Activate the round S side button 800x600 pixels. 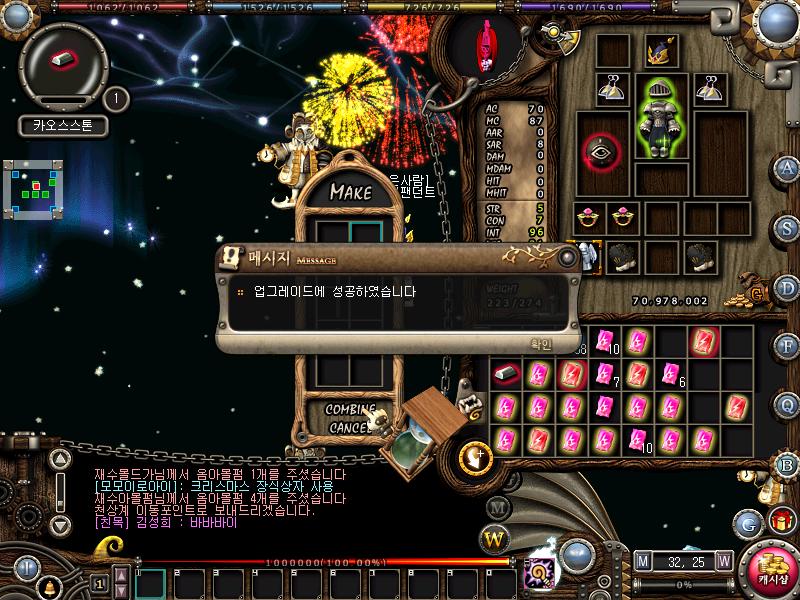tap(789, 228)
